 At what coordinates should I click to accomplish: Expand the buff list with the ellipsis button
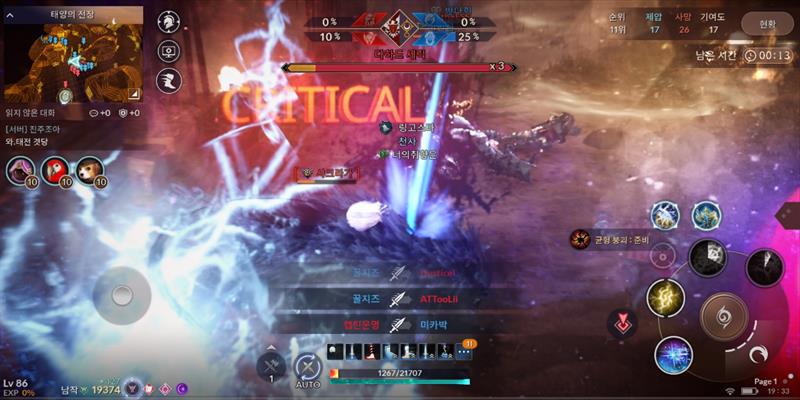coord(464,351)
